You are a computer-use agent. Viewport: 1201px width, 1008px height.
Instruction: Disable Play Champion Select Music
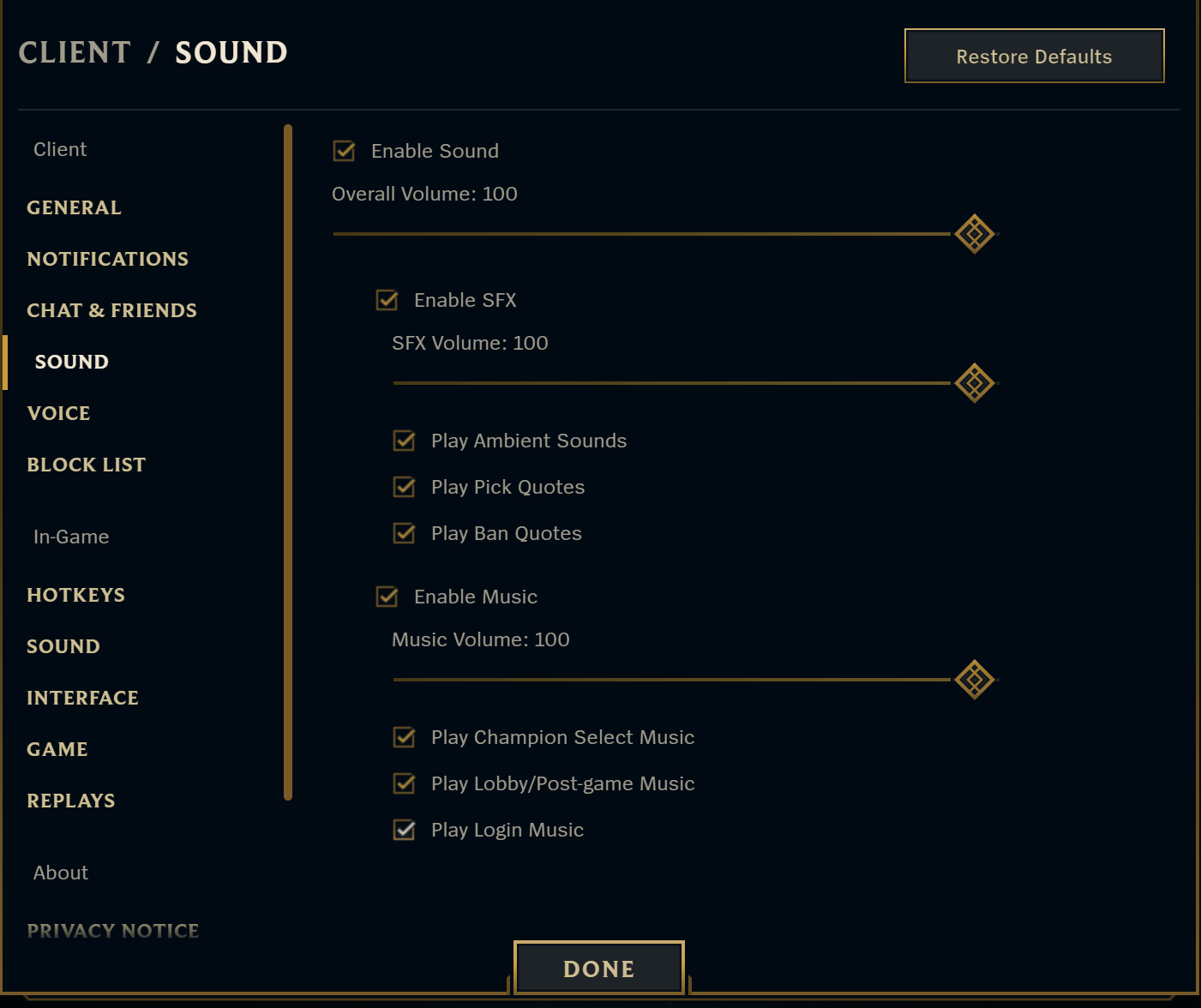tap(403, 737)
